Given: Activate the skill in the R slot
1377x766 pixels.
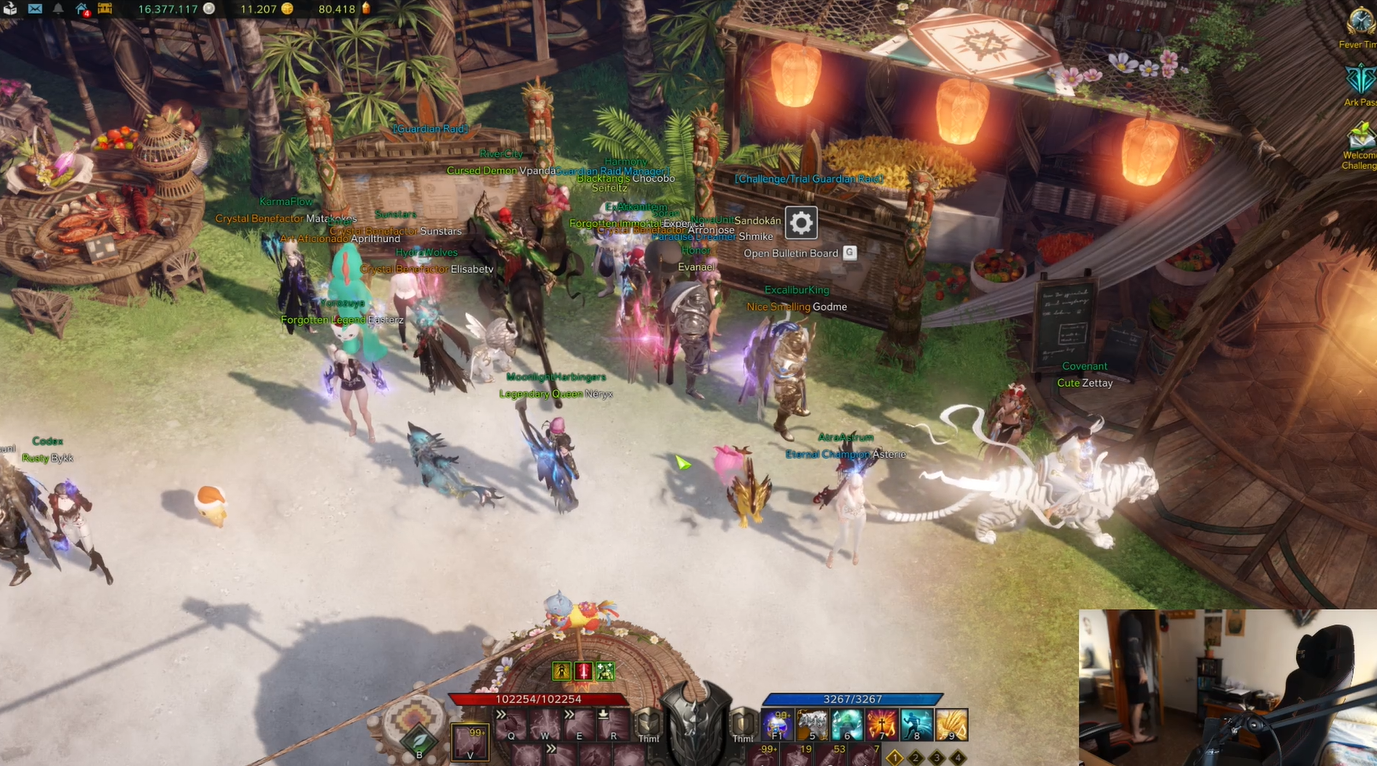Looking at the screenshot, I should 615,723.
